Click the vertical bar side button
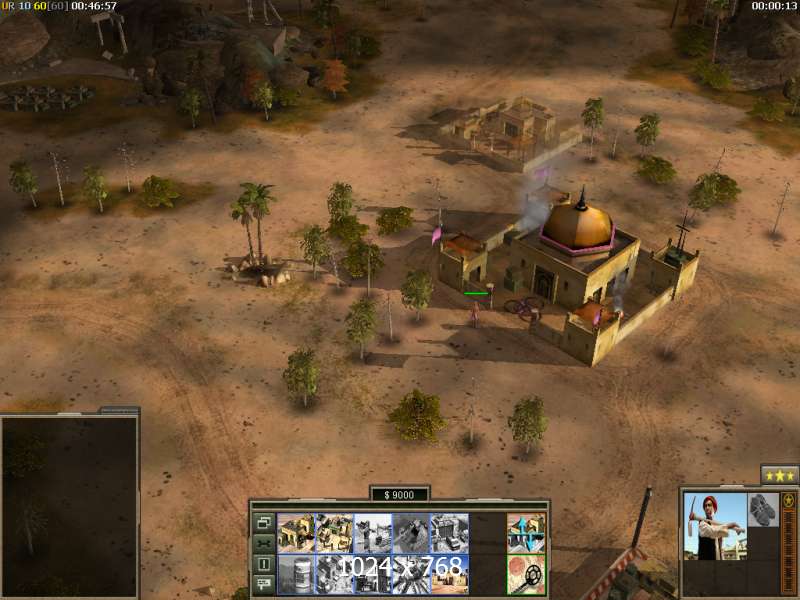The image size is (800, 600). pos(264,564)
